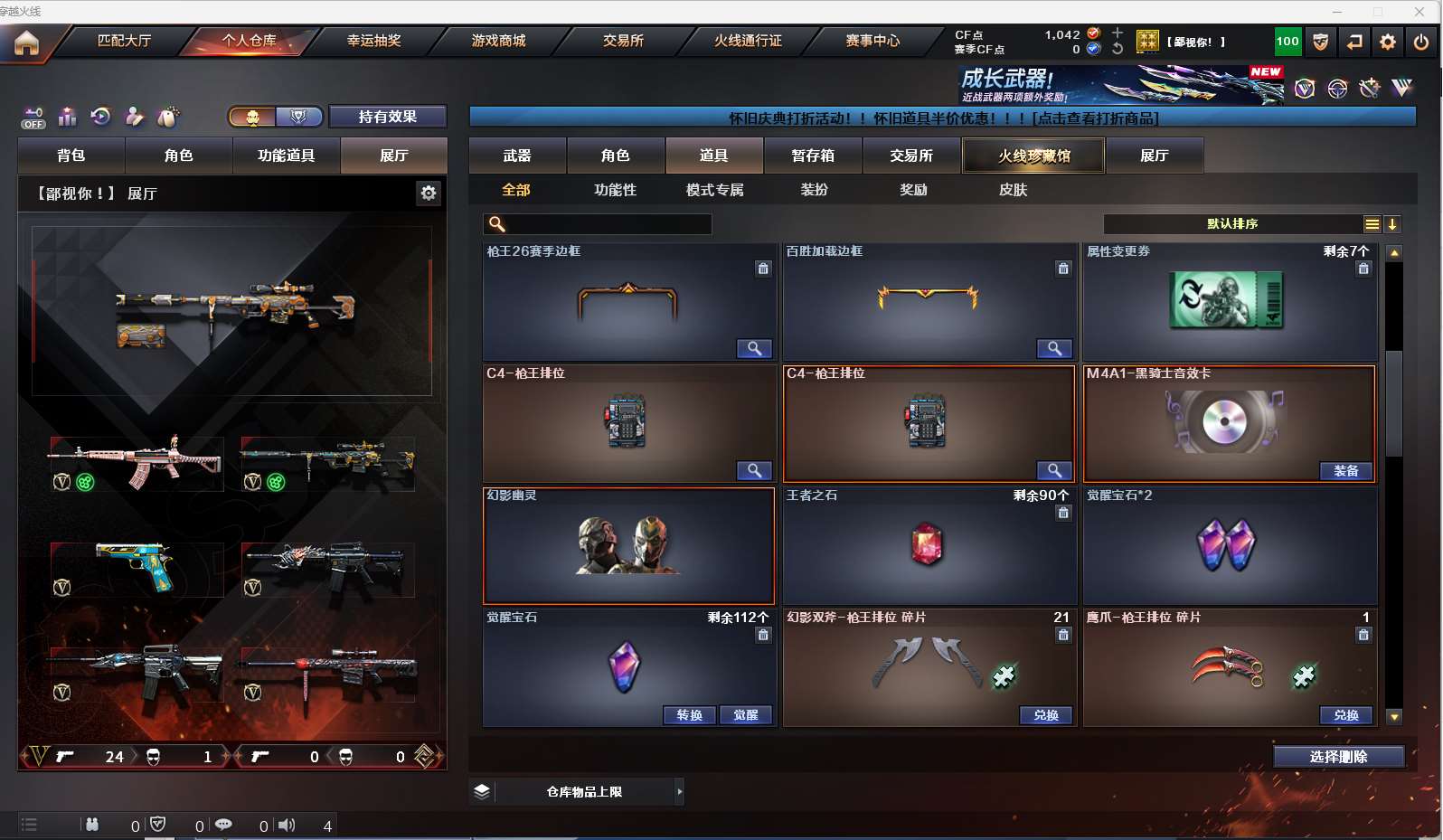1443x840 pixels.
Task: Visit the 赛事中心 tournament center
Action: pyautogui.click(x=872, y=41)
